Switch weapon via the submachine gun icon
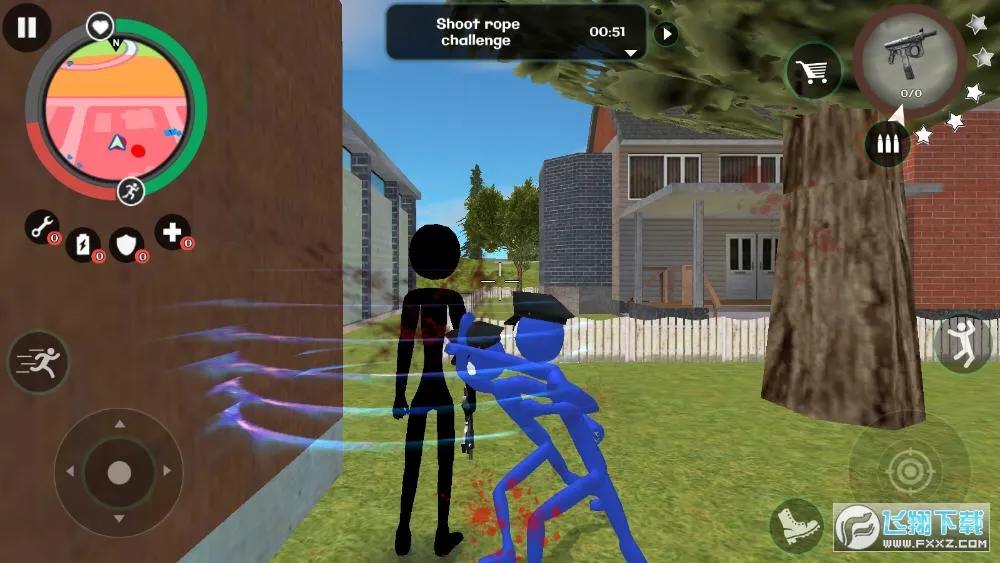The image size is (1000, 563). tap(909, 58)
